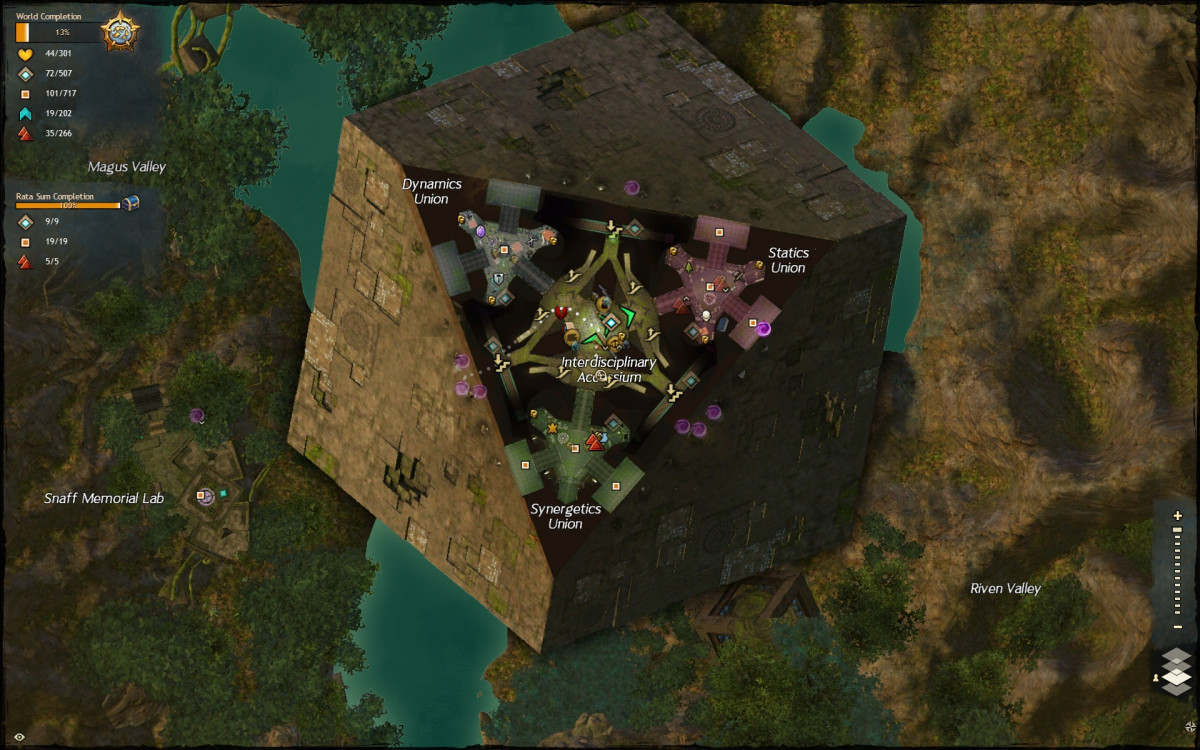Select the highlighted floor in the layer selector
Image resolution: width=1200 pixels, height=750 pixels.
coord(1177,676)
